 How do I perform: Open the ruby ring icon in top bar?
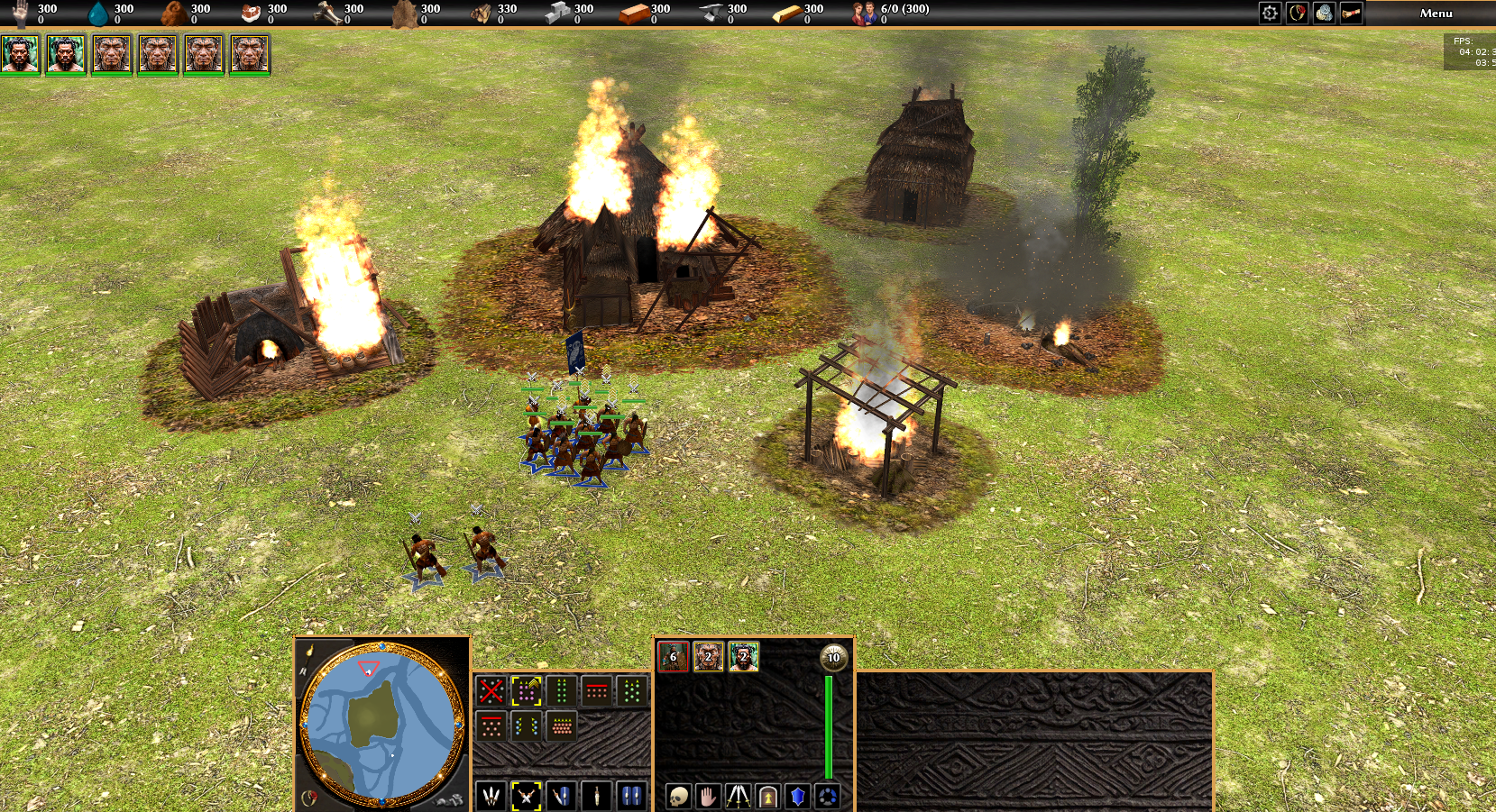(x=1297, y=14)
